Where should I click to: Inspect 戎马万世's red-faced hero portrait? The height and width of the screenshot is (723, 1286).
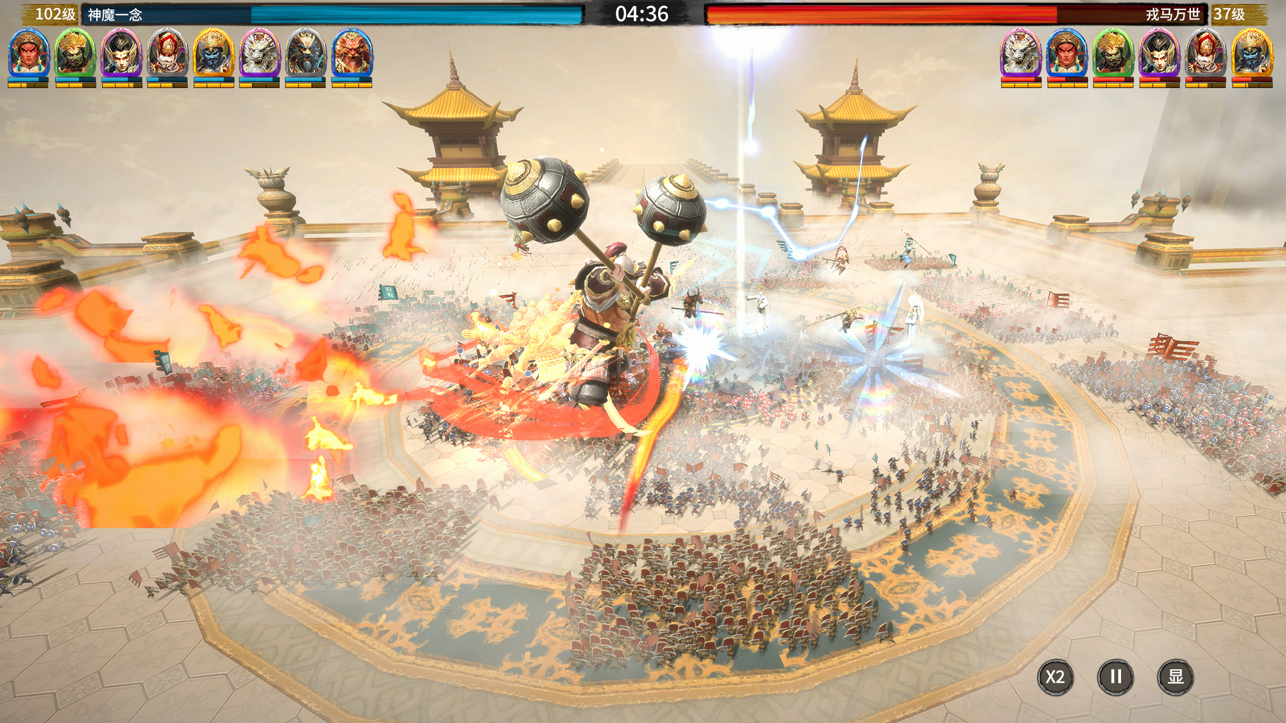pyautogui.click(x=1067, y=53)
